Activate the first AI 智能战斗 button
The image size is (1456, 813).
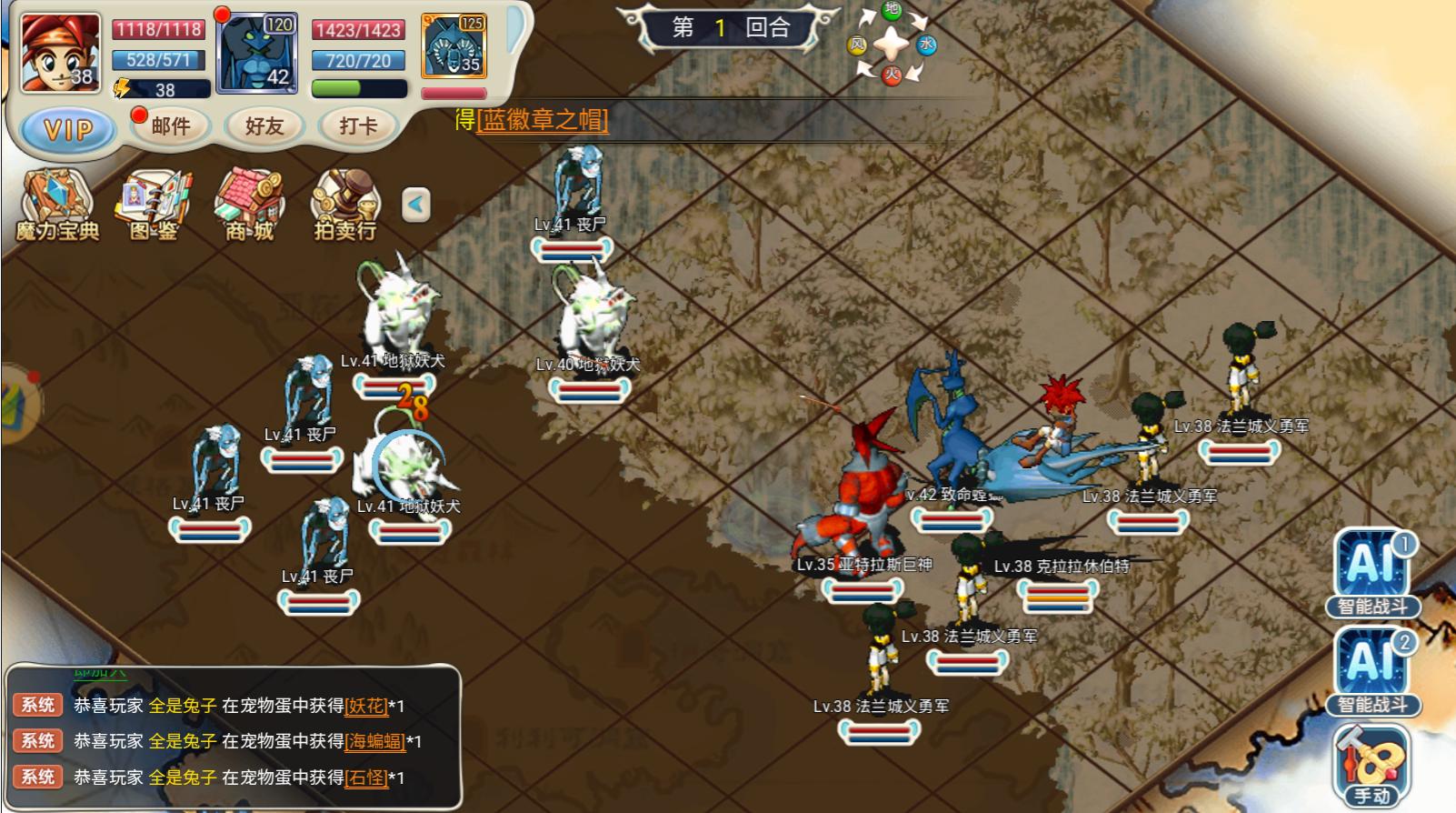pyautogui.click(x=1372, y=573)
